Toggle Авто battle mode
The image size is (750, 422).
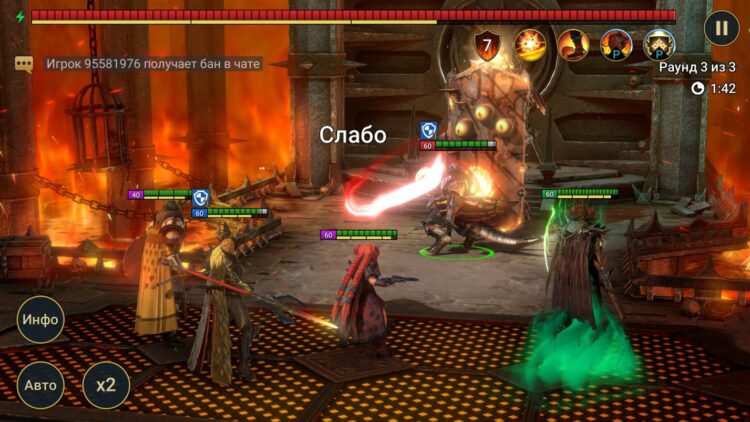[x=41, y=385]
